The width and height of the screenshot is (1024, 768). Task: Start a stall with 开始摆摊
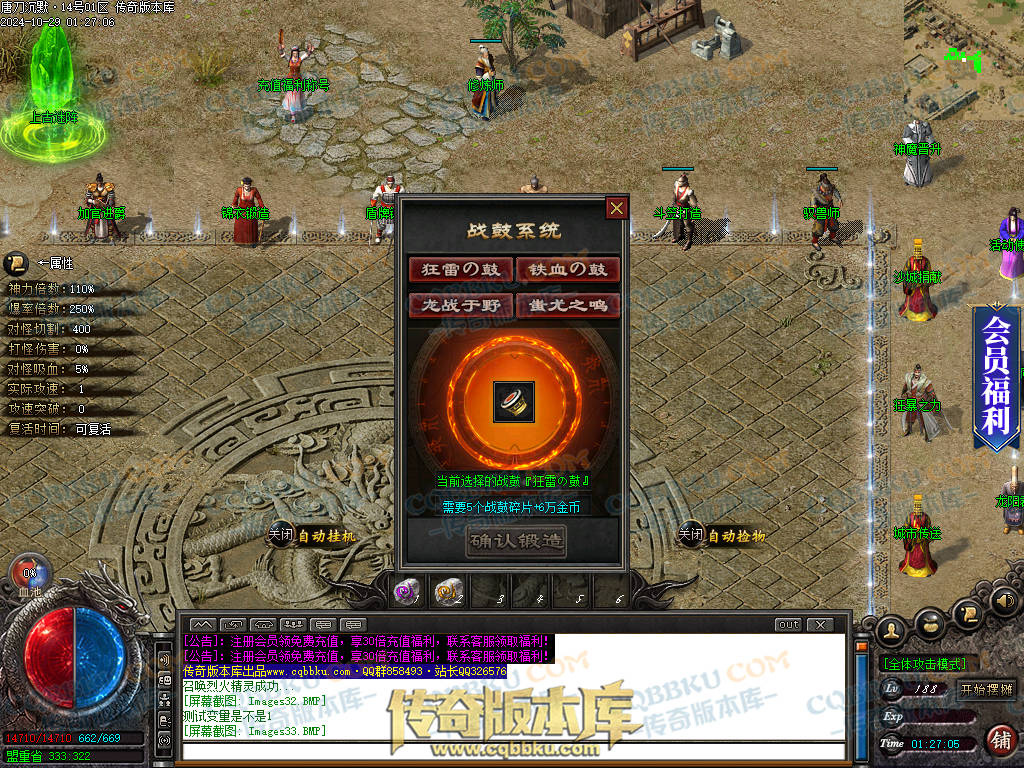[986, 689]
